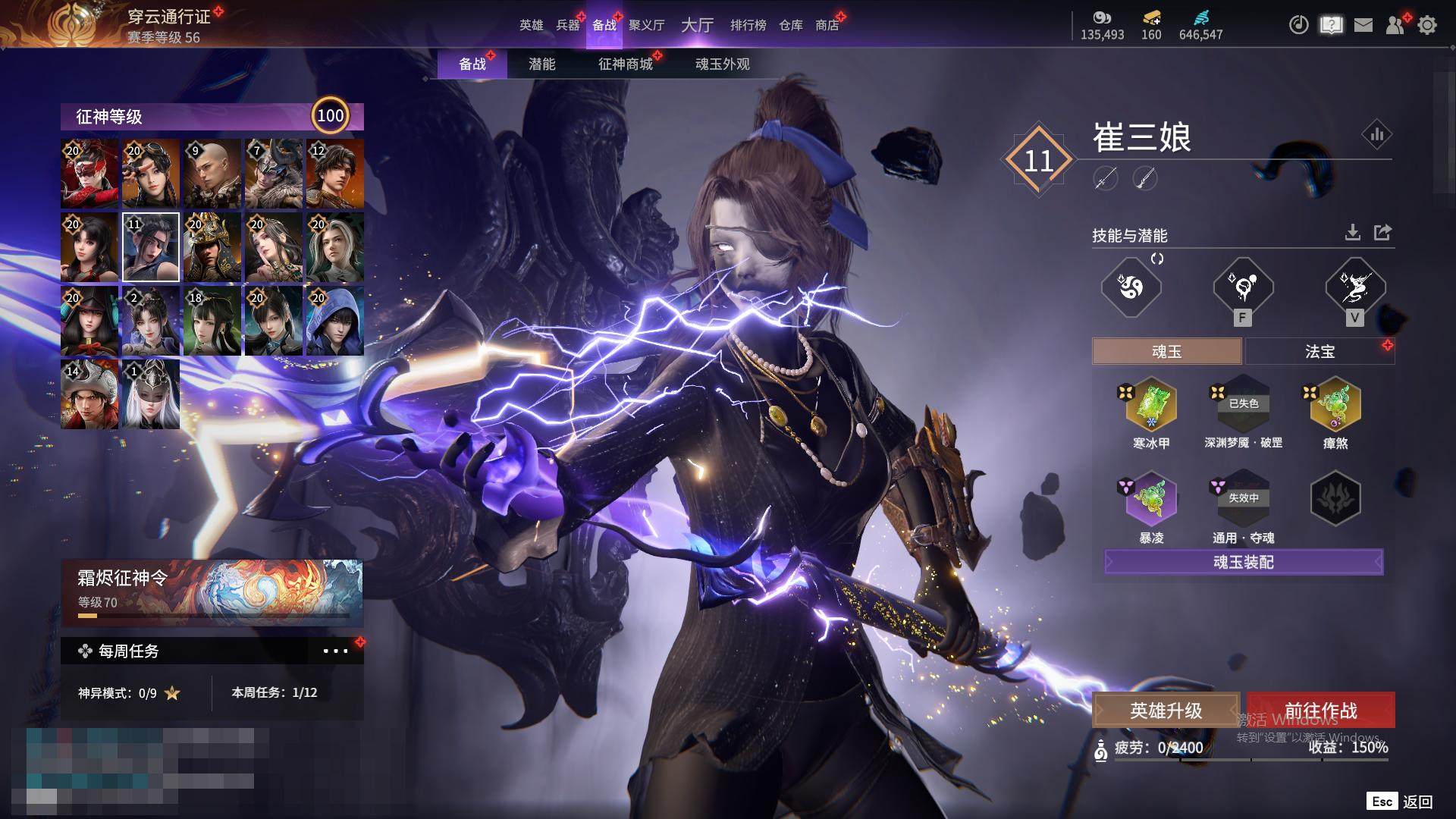Screen dimensions: 1456x819
Task: Open the 霜烬征神令 banner
Action: click(212, 591)
